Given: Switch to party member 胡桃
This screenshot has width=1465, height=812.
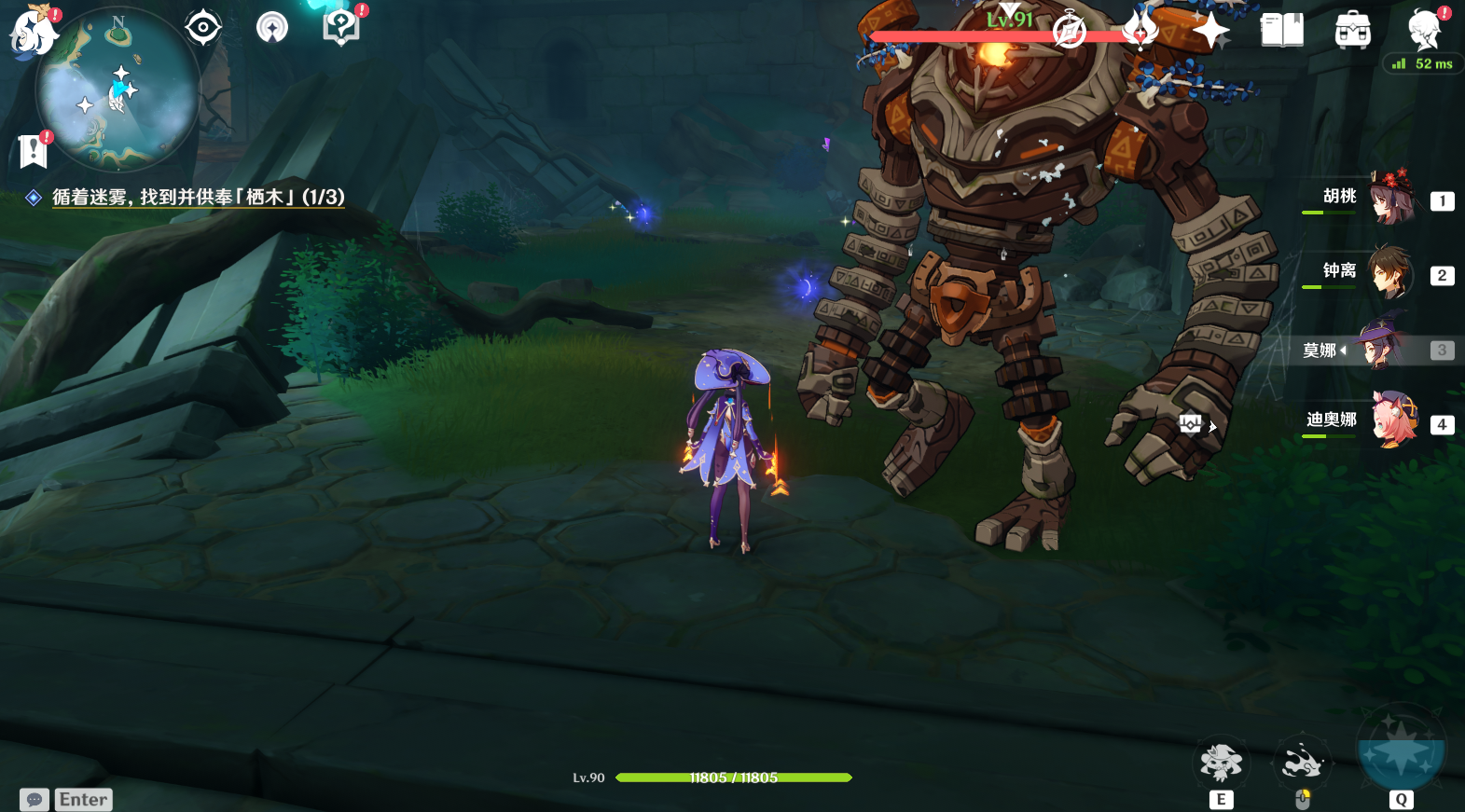Looking at the screenshot, I should [1389, 198].
